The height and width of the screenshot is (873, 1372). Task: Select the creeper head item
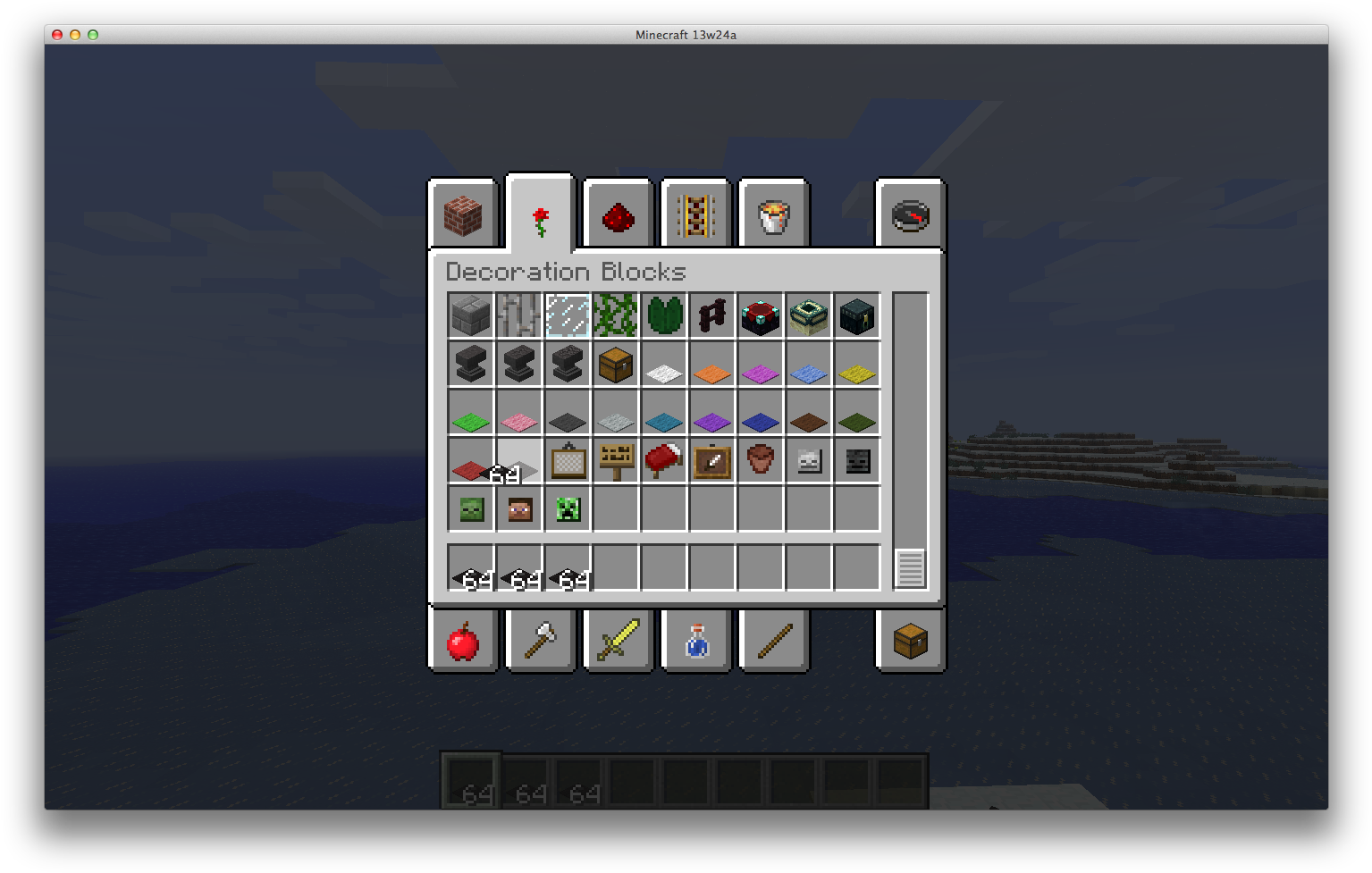coord(568,508)
